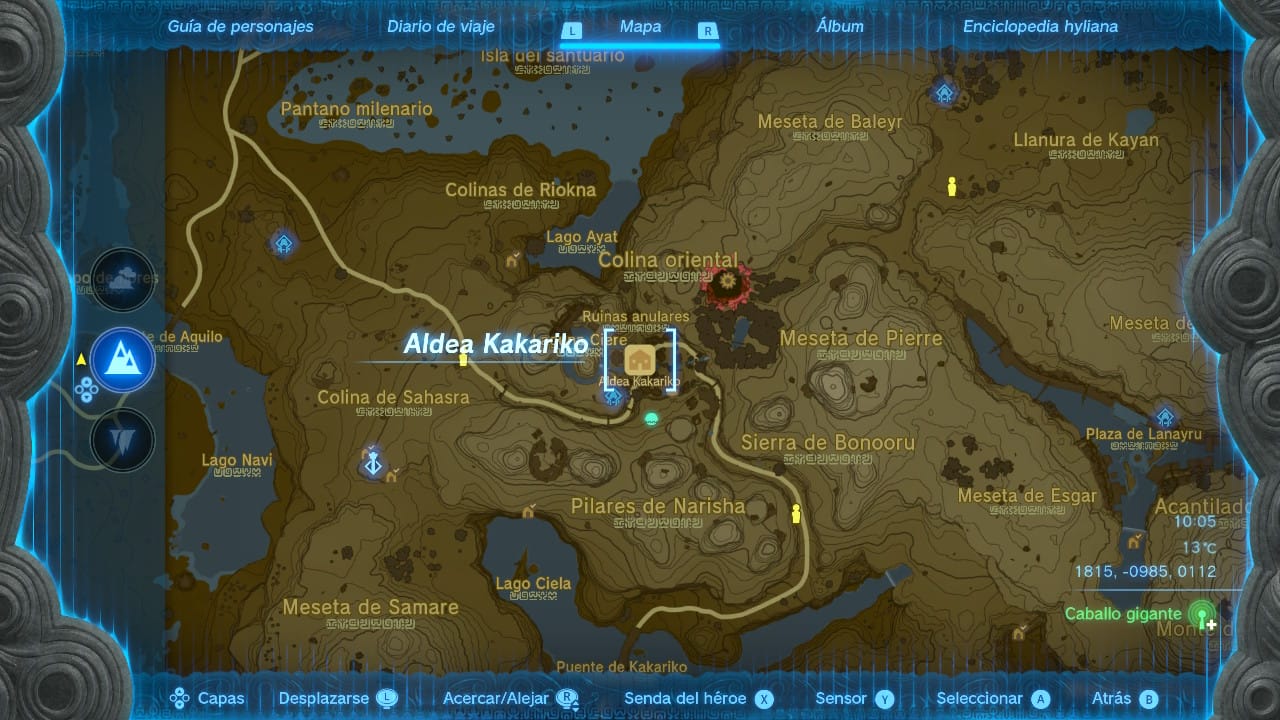Viewport: 1280px width, 720px height.
Task: Choose the shrine marker west of Colinas de Riokna
Action: click(x=284, y=242)
